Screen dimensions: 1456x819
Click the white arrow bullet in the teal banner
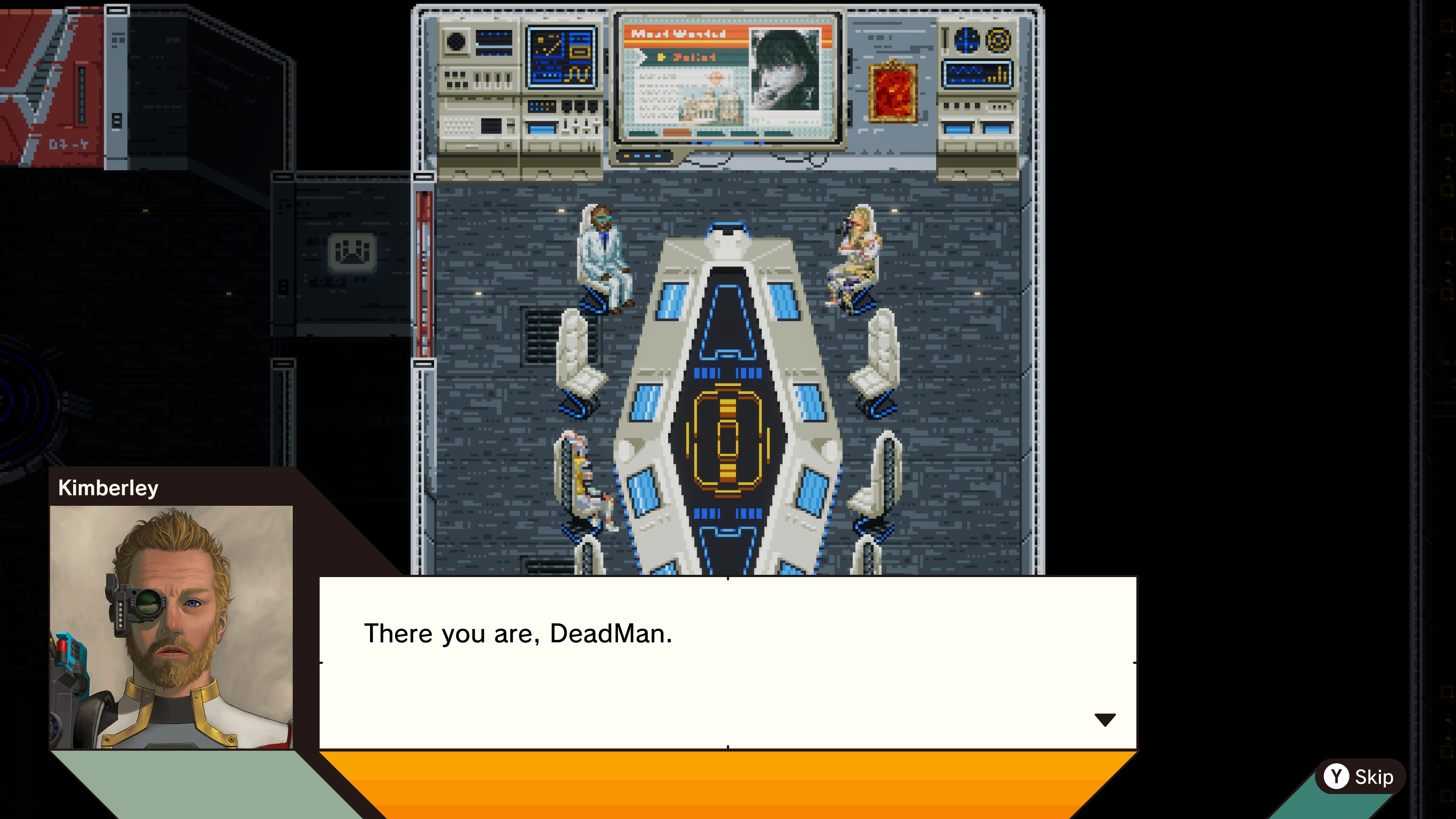[640, 56]
